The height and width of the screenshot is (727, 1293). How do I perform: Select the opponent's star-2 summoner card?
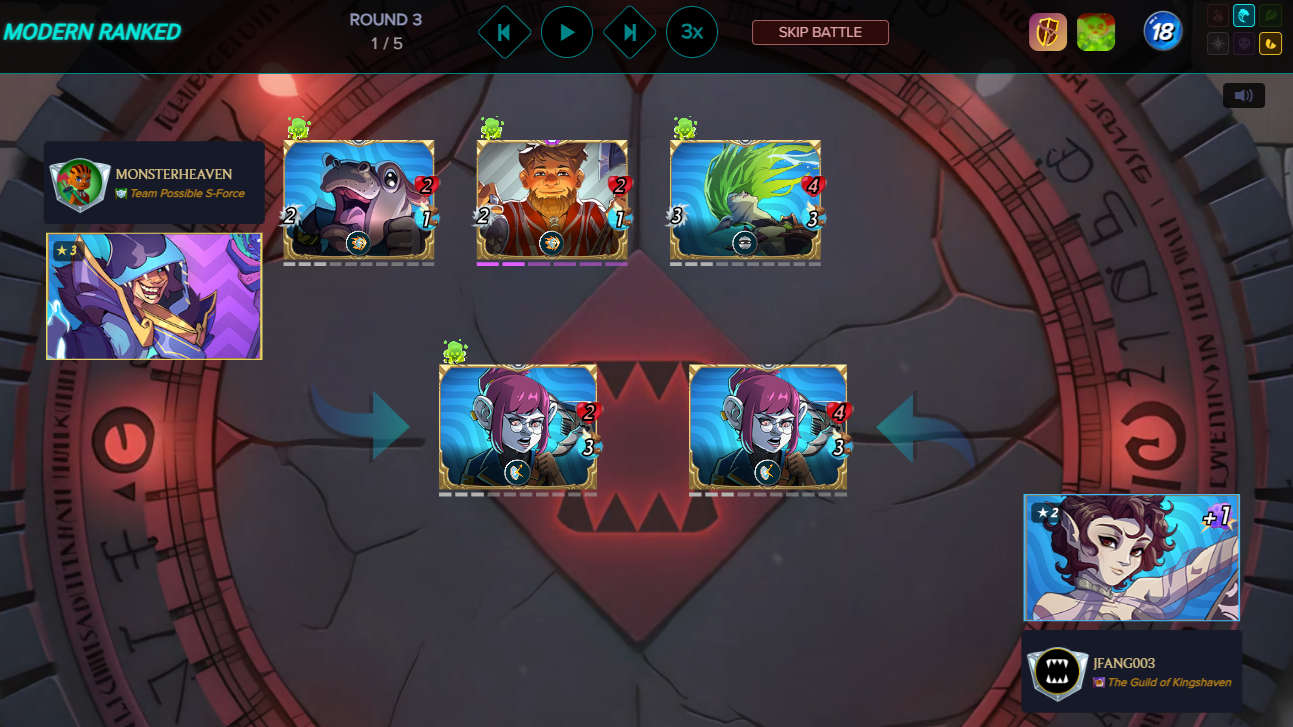coord(1130,557)
